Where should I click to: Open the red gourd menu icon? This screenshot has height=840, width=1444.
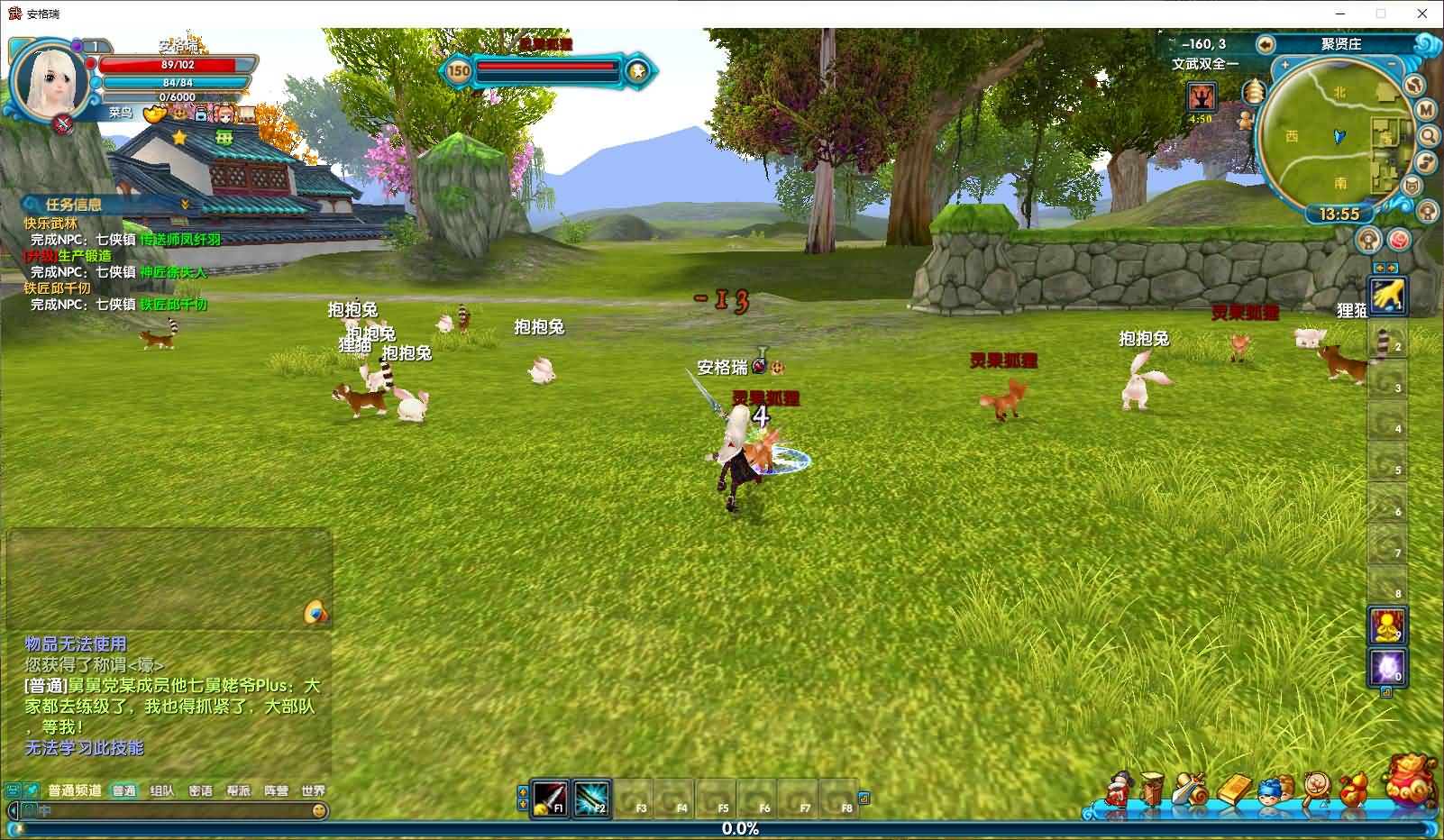pyautogui.click(x=1353, y=790)
